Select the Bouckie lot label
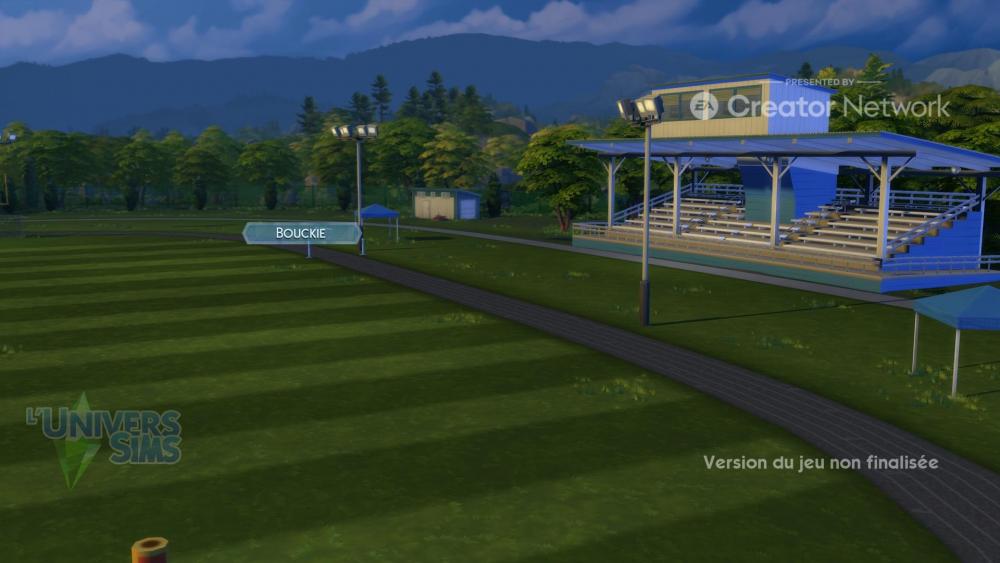 tap(301, 233)
